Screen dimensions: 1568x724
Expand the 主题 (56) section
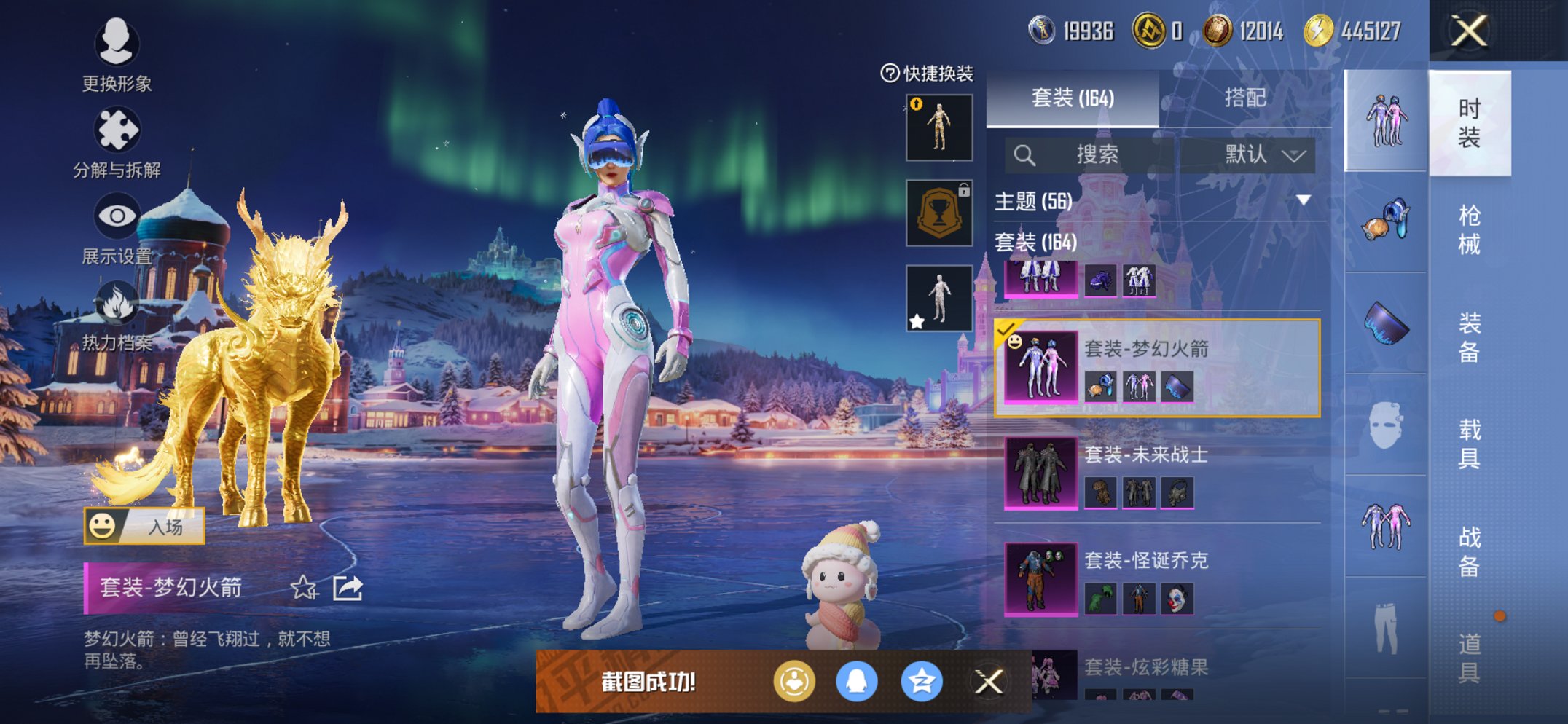pyautogui.click(x=1303, y=200)
